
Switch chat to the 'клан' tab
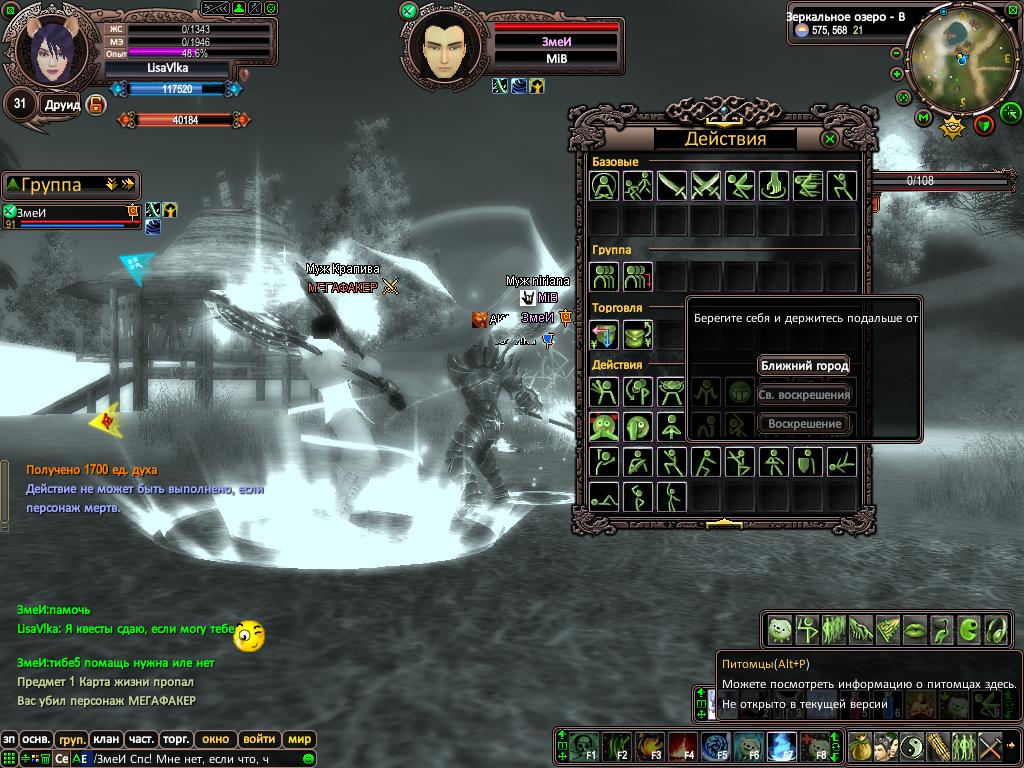[106, 740]
